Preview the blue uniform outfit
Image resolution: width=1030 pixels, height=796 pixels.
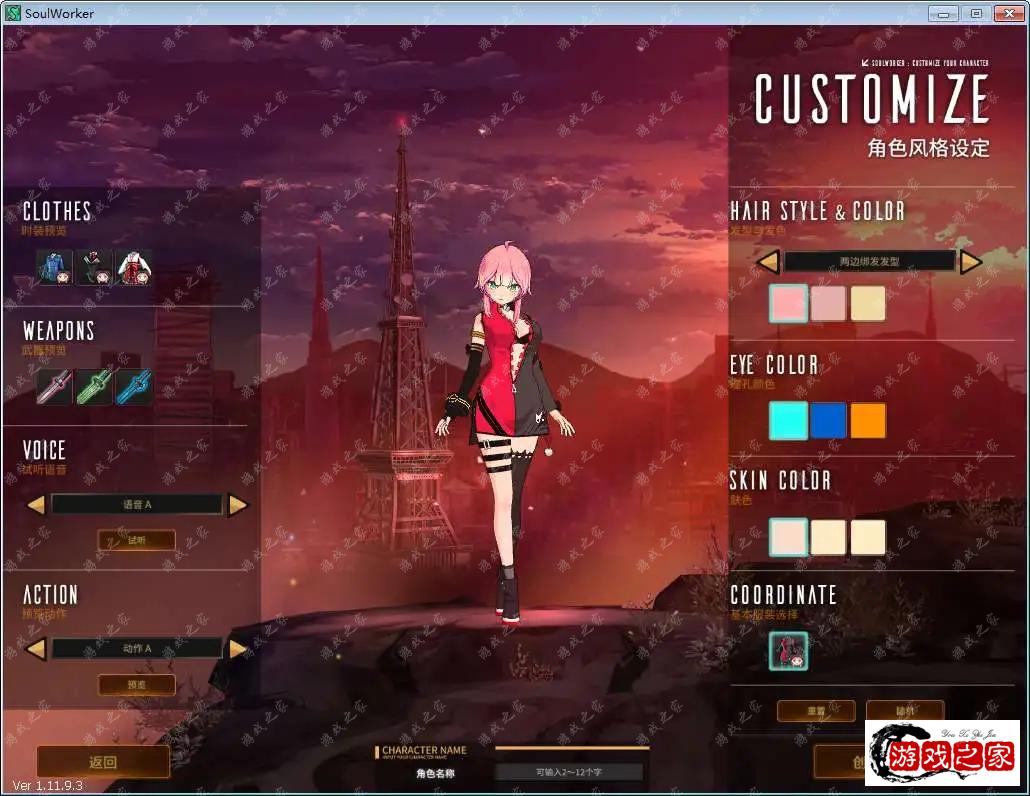(x=55, y=267)
